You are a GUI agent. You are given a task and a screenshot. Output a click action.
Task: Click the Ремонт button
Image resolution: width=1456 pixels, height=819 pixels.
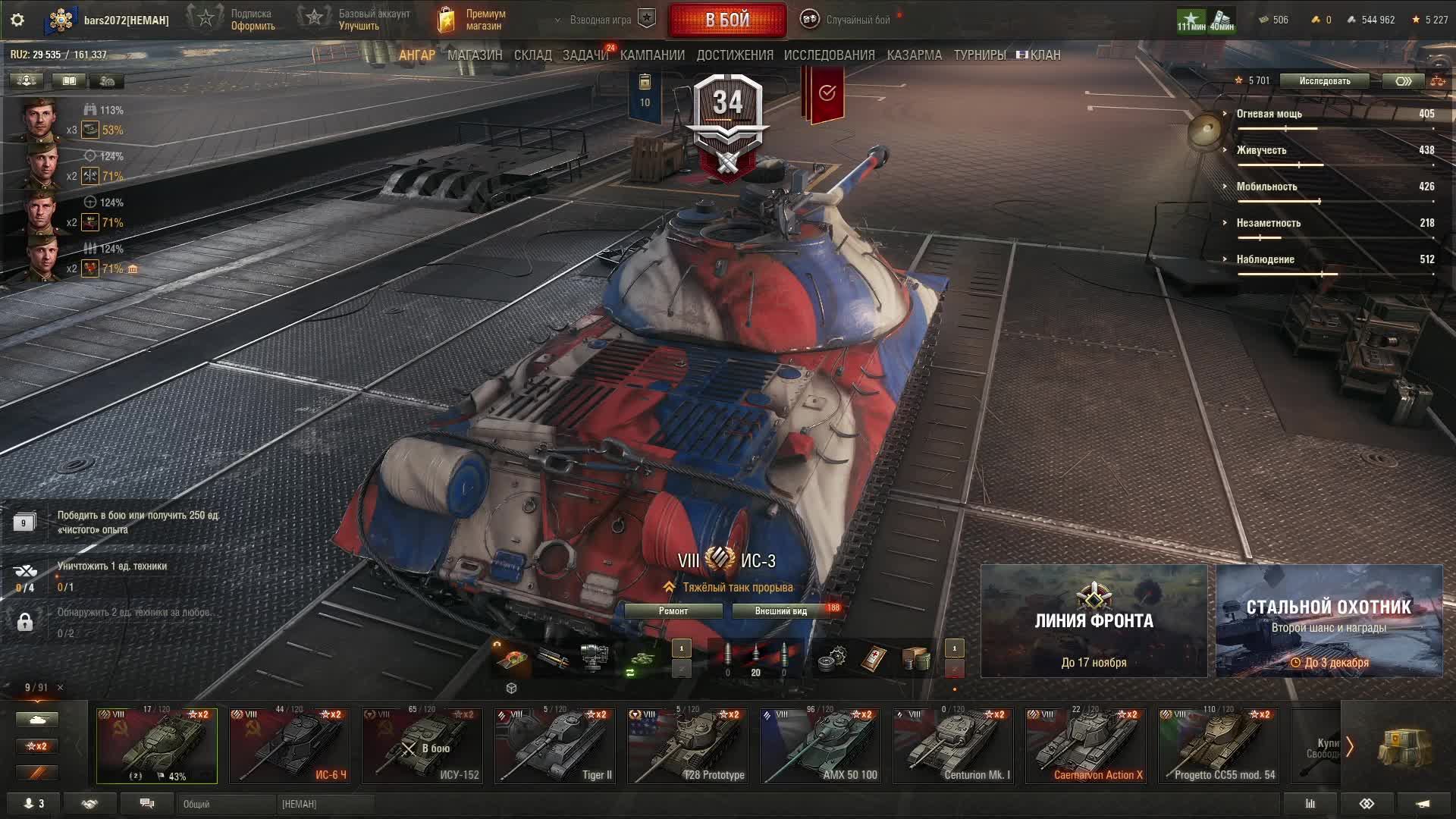[x=673, y=611]
